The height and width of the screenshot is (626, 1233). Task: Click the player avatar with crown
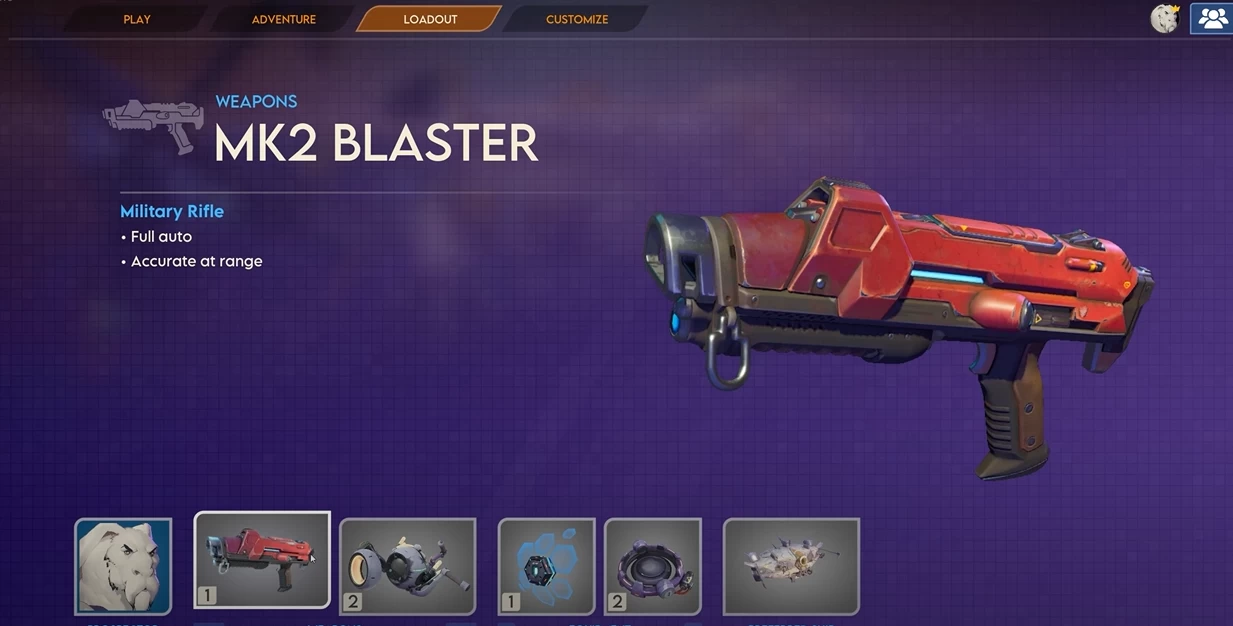pyautogui.click(x=1165, y=19)
